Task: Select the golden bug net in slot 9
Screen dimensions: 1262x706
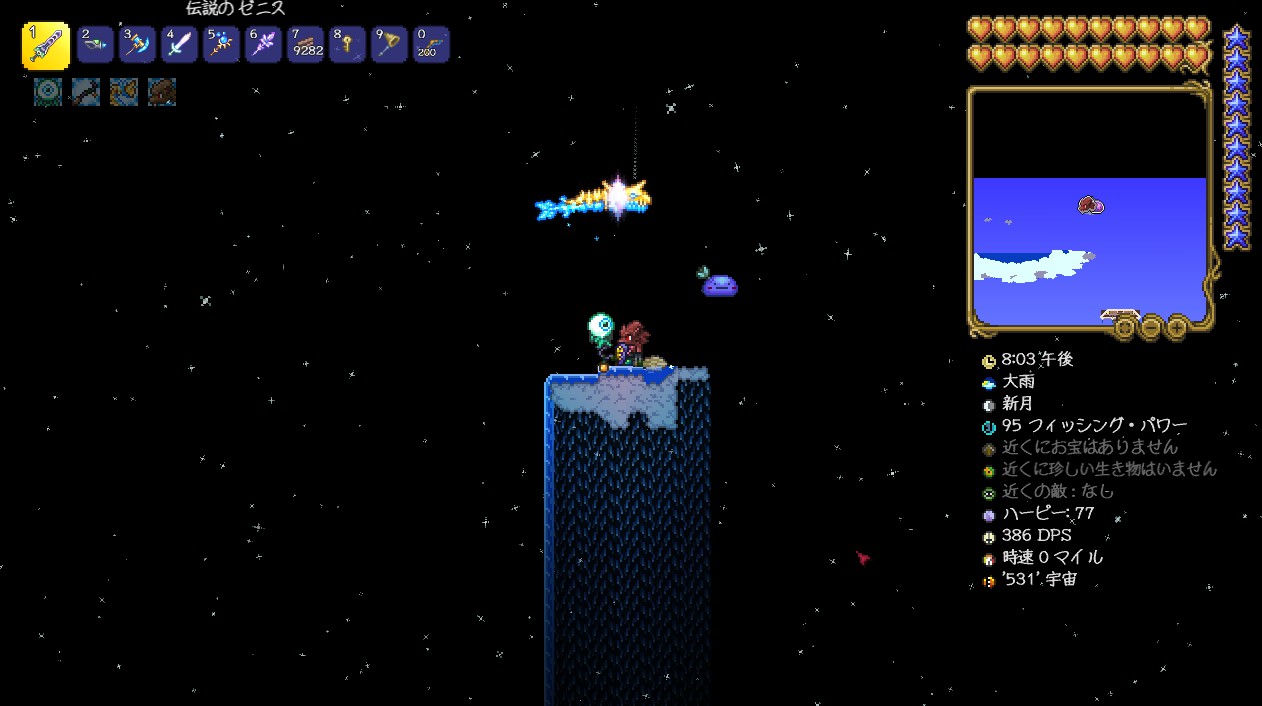Action: pos(389,45)
